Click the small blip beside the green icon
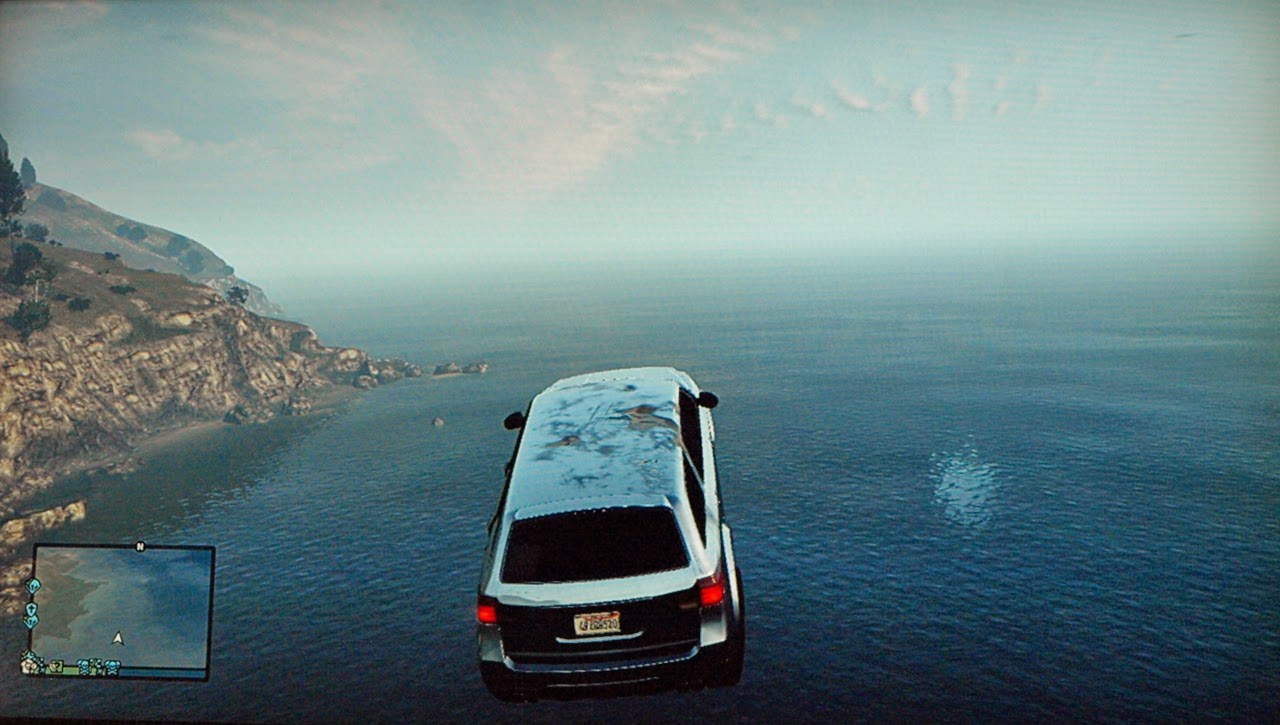This screenshot has height=725, width=1280. click(x=42, y=664)
